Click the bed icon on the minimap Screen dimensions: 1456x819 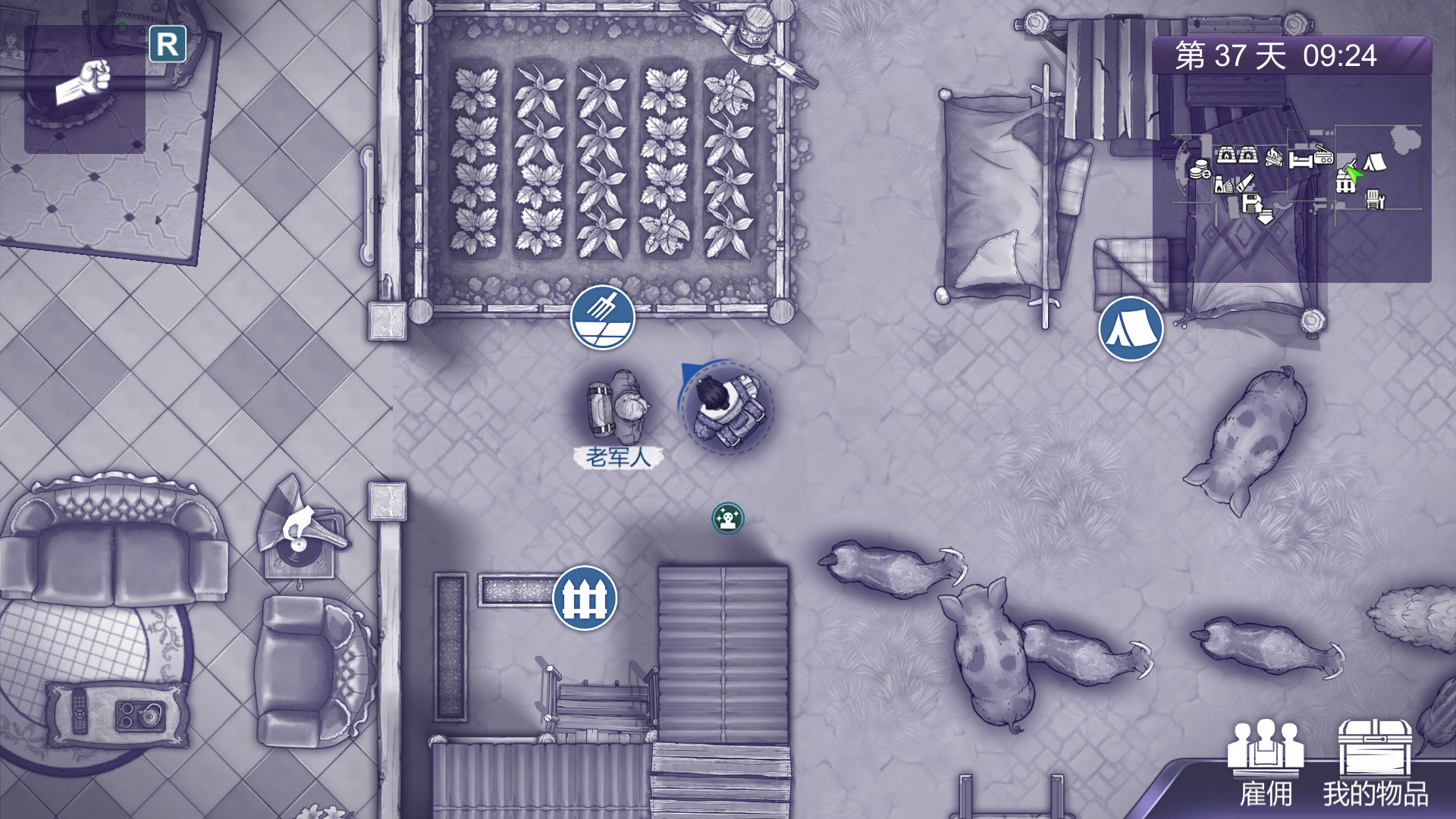coord(1301,159)
